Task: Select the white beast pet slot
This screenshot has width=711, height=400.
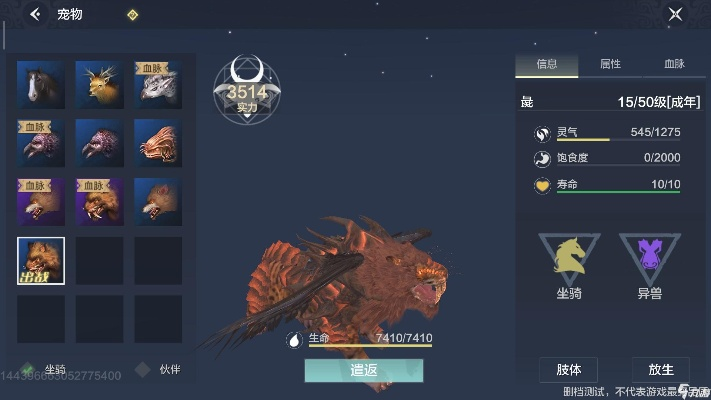Action: pos(157,85)
